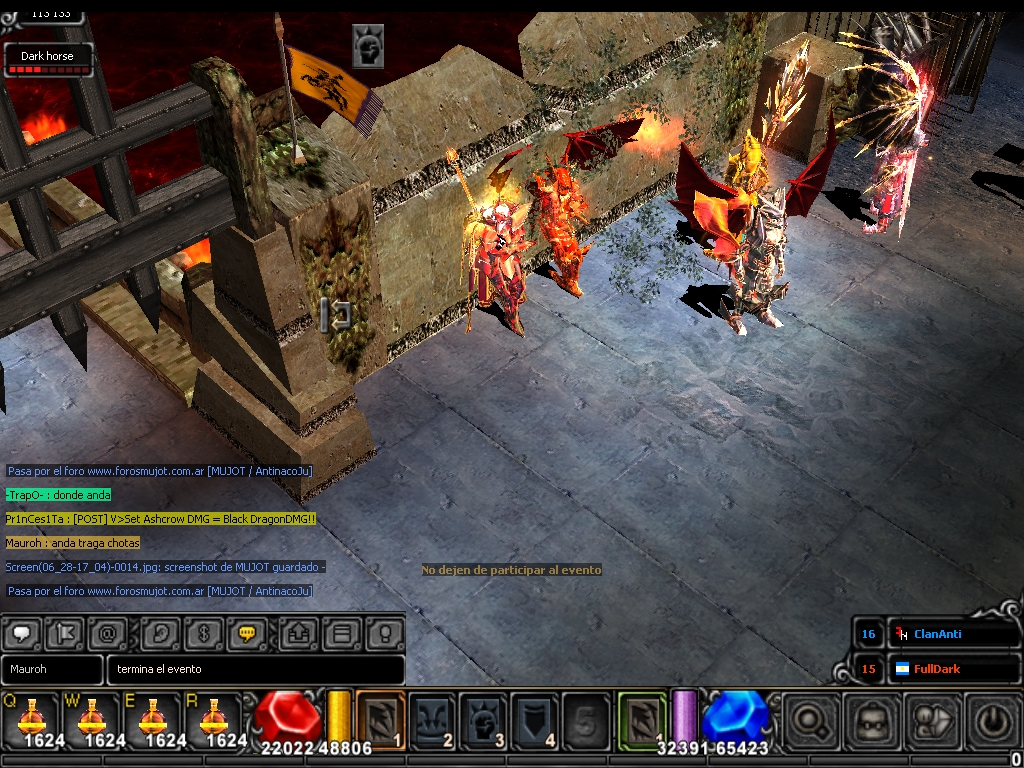Activate skill slot 1 in the hotbar
The image size is (1024, 768).
[x=381, y=719]
